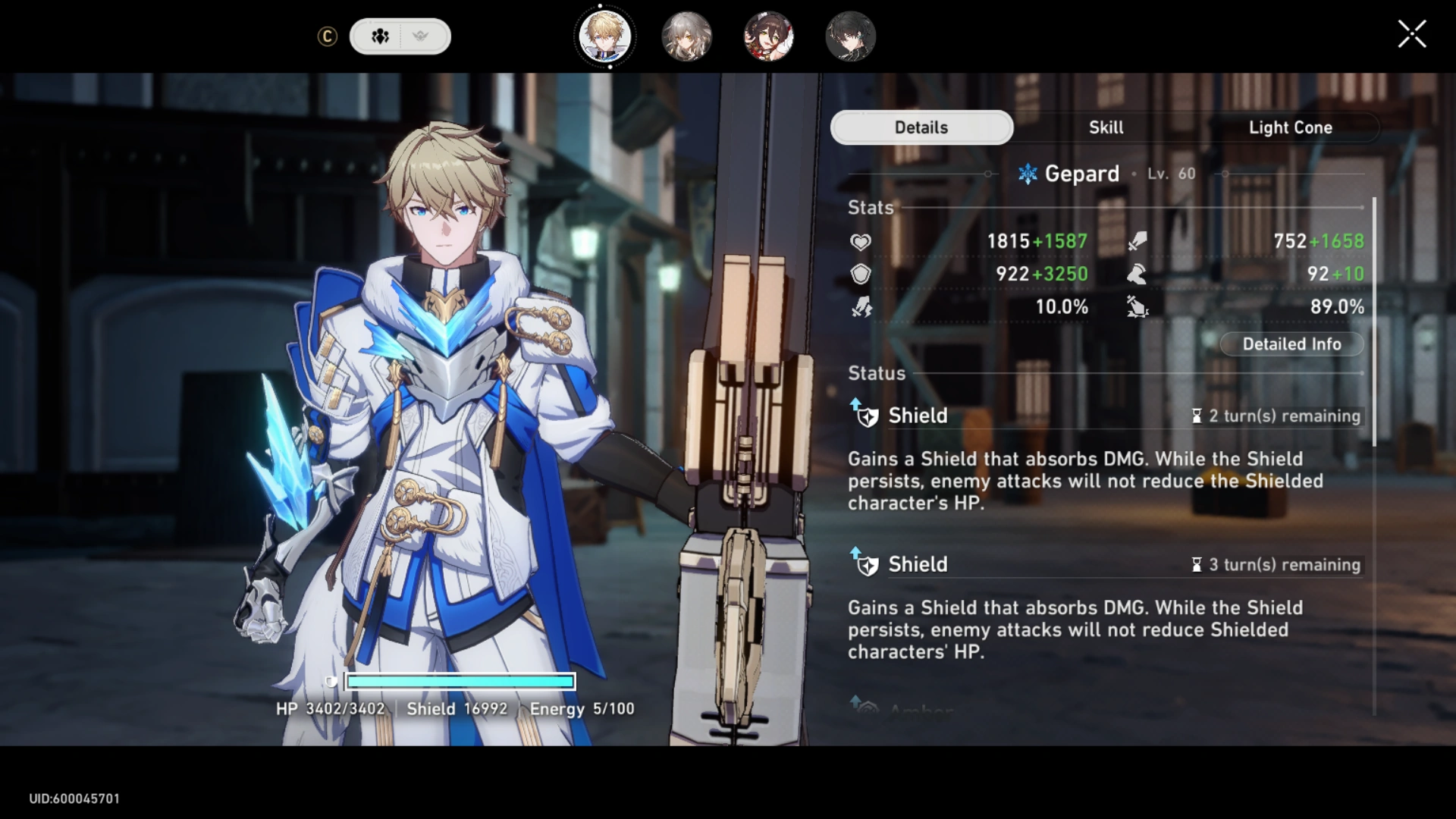Click the gold C currency icon
Screen dimensions: 1456x819
tap(328, 36)
